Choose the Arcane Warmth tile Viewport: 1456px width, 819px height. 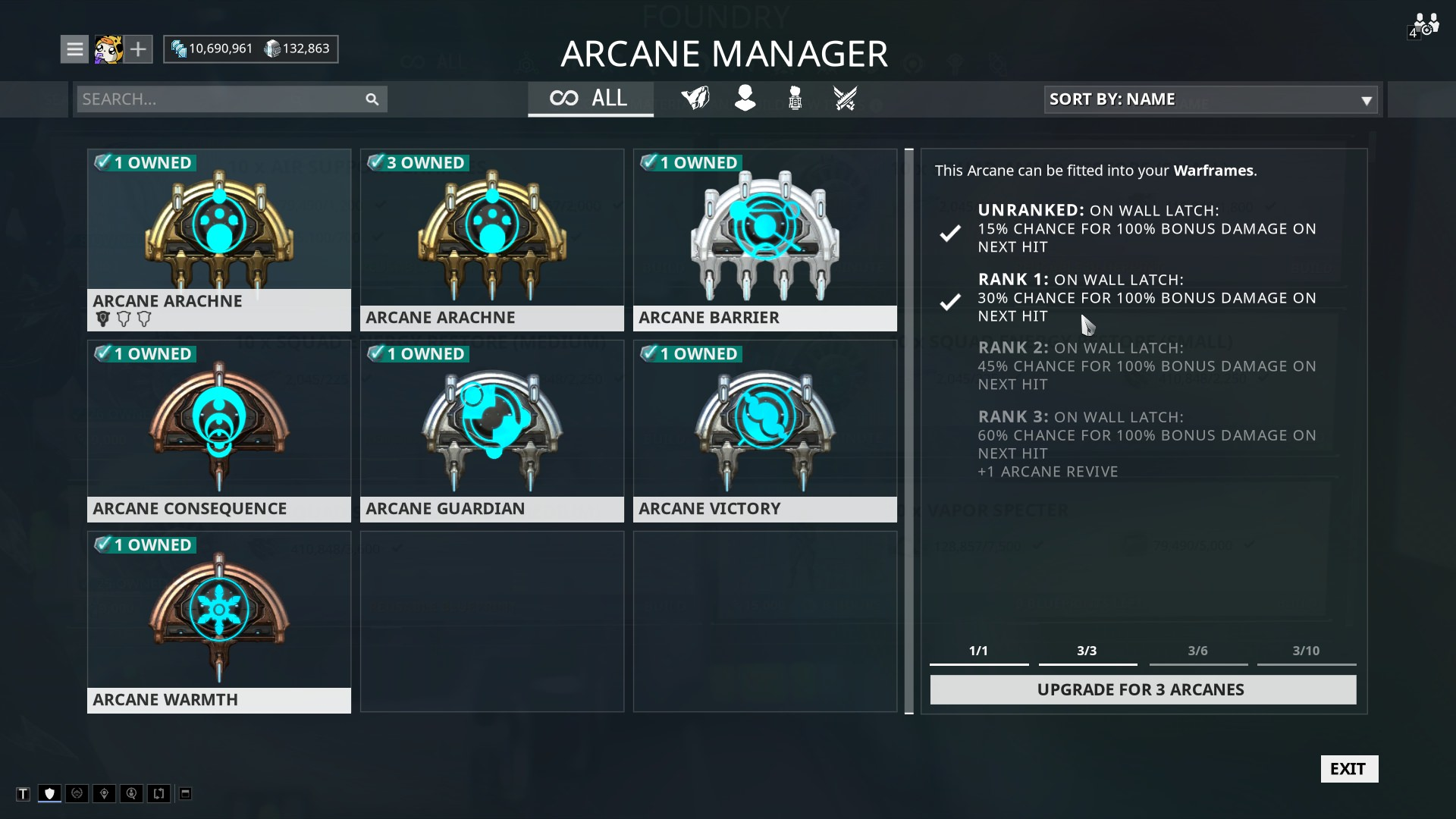(218, 622)
